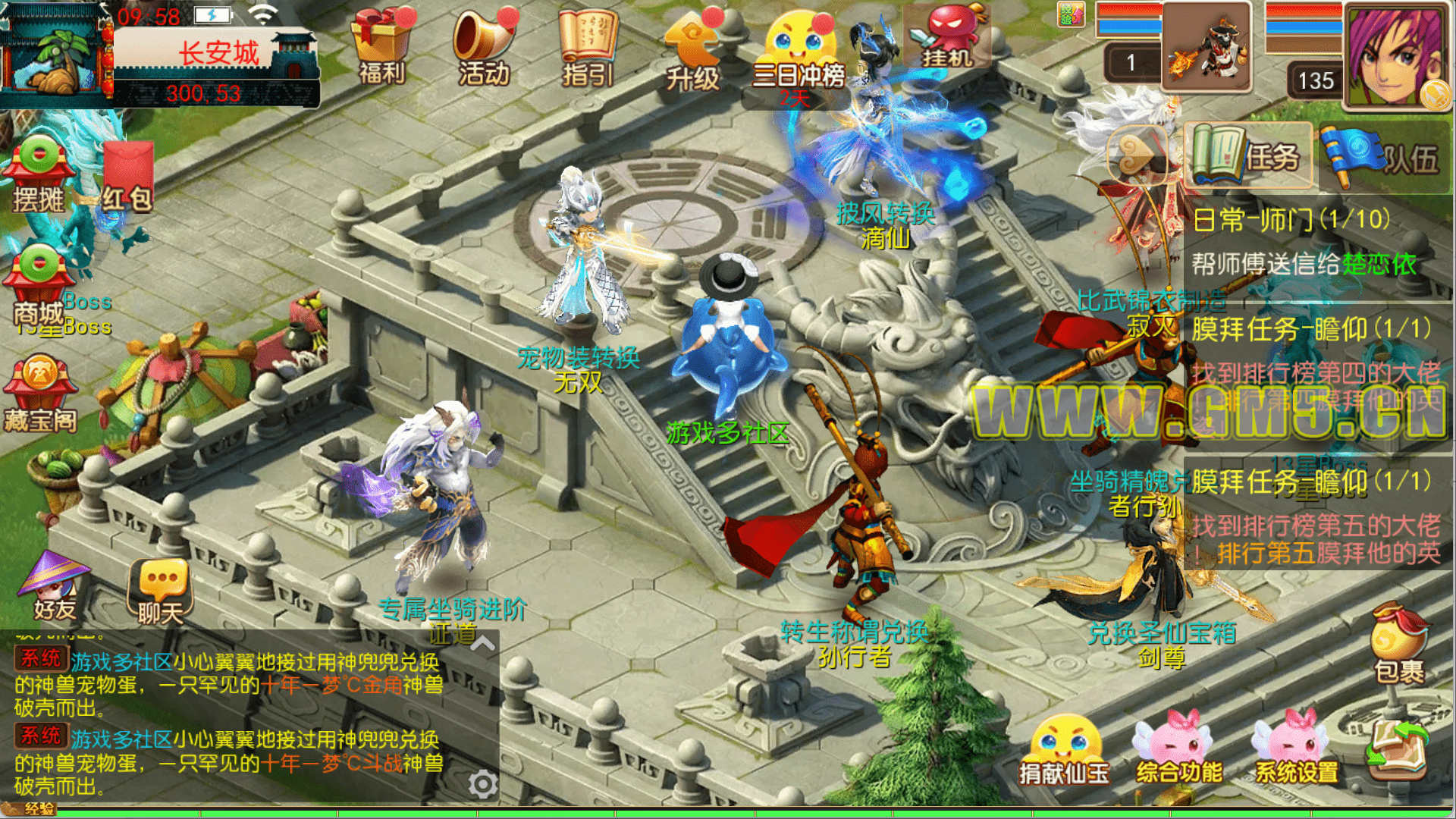Open the 藏宝阁 treasure pavilion

tap(41, 394)
